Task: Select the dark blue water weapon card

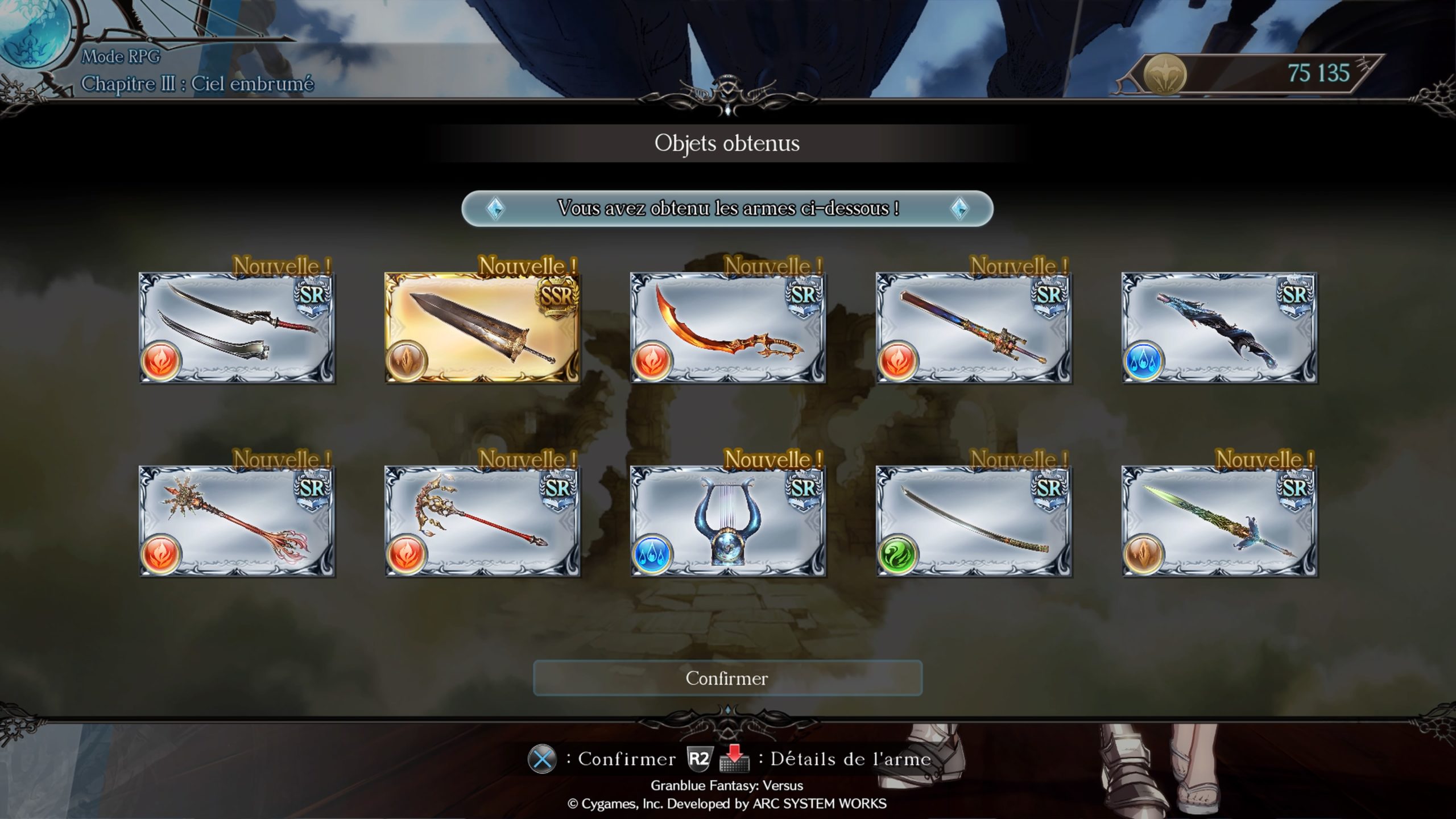Action: (x=1219, y=328)
